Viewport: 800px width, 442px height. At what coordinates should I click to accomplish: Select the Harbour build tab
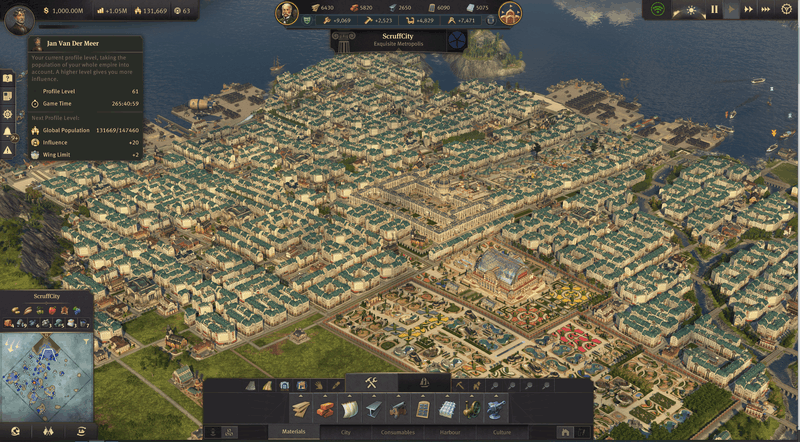tap(450, 432)
